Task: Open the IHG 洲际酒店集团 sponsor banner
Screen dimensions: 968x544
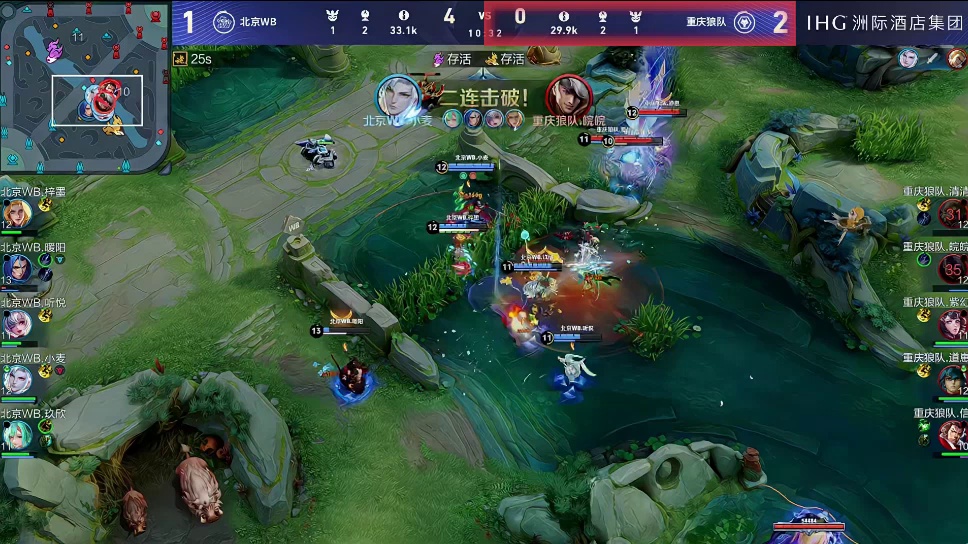Action: 884,22
